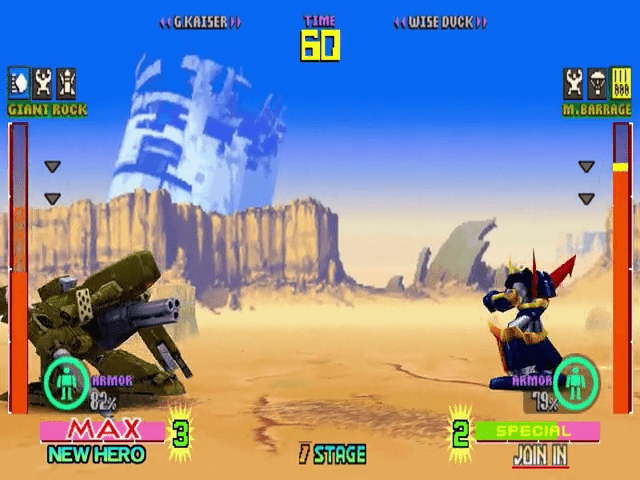Click the Join In prompt
Screen dimensions: 640x480
pos(540,455)
